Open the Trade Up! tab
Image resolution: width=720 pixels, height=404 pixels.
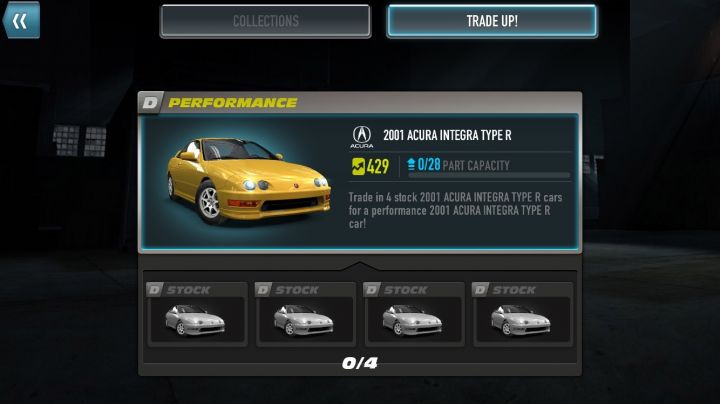492,21
